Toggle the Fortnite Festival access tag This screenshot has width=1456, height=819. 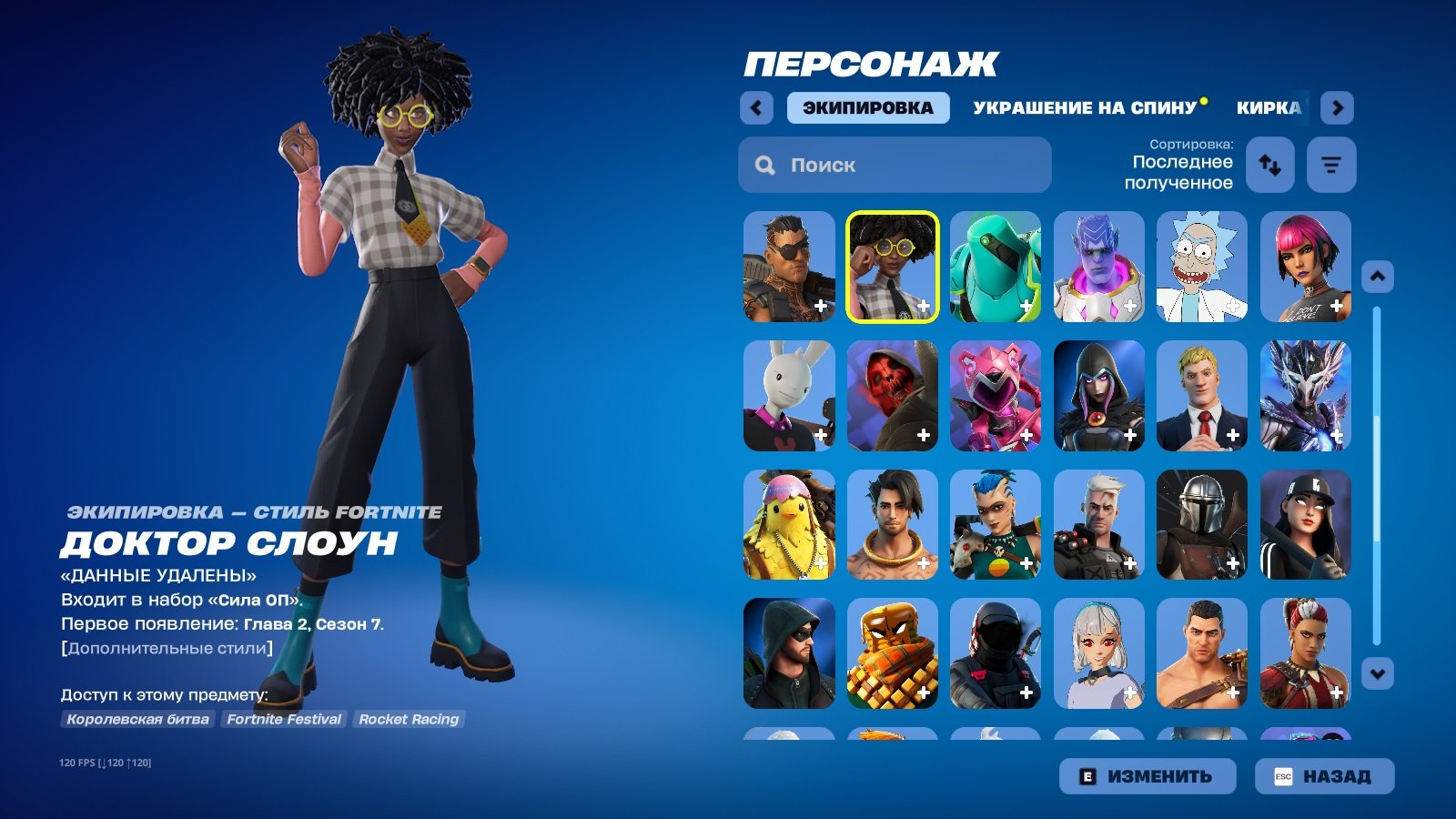pyautogui.click(x=283, y=720)
